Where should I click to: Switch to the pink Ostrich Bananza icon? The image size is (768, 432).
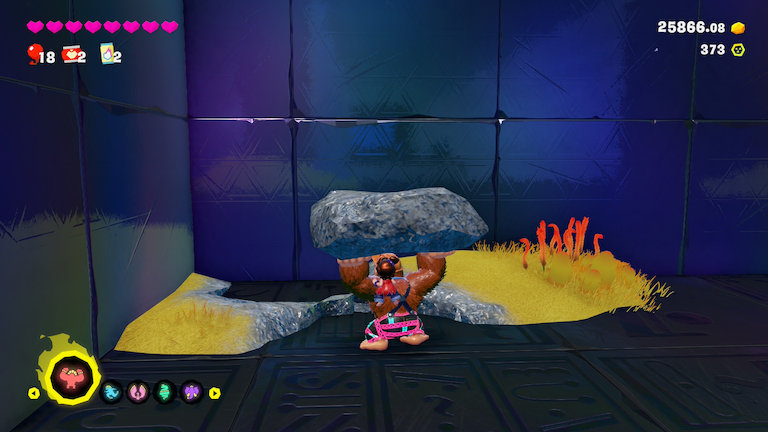pyautogui.click(x=139, y=392)
